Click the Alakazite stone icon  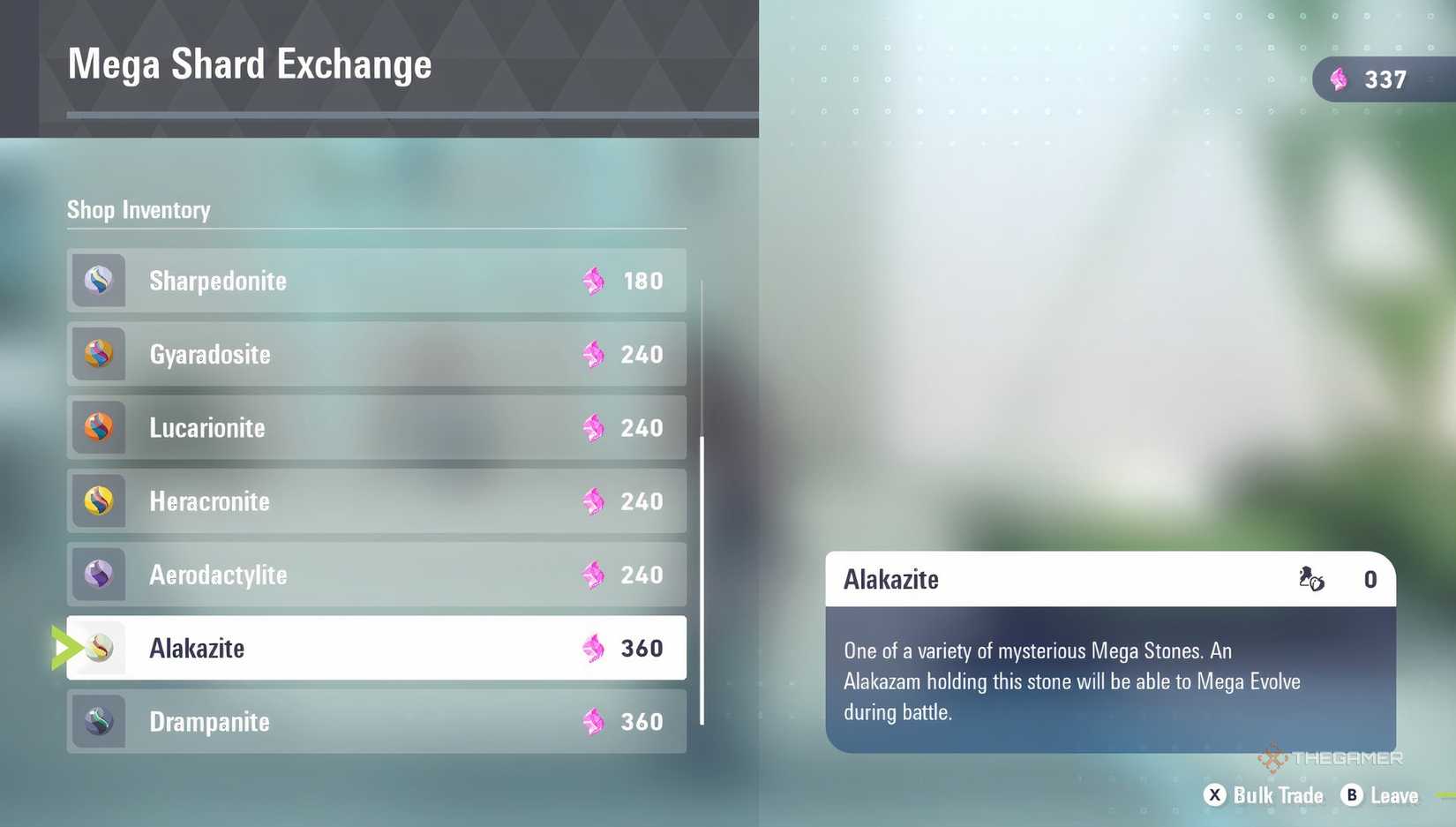pyautogui.click(x=98, y=648)
